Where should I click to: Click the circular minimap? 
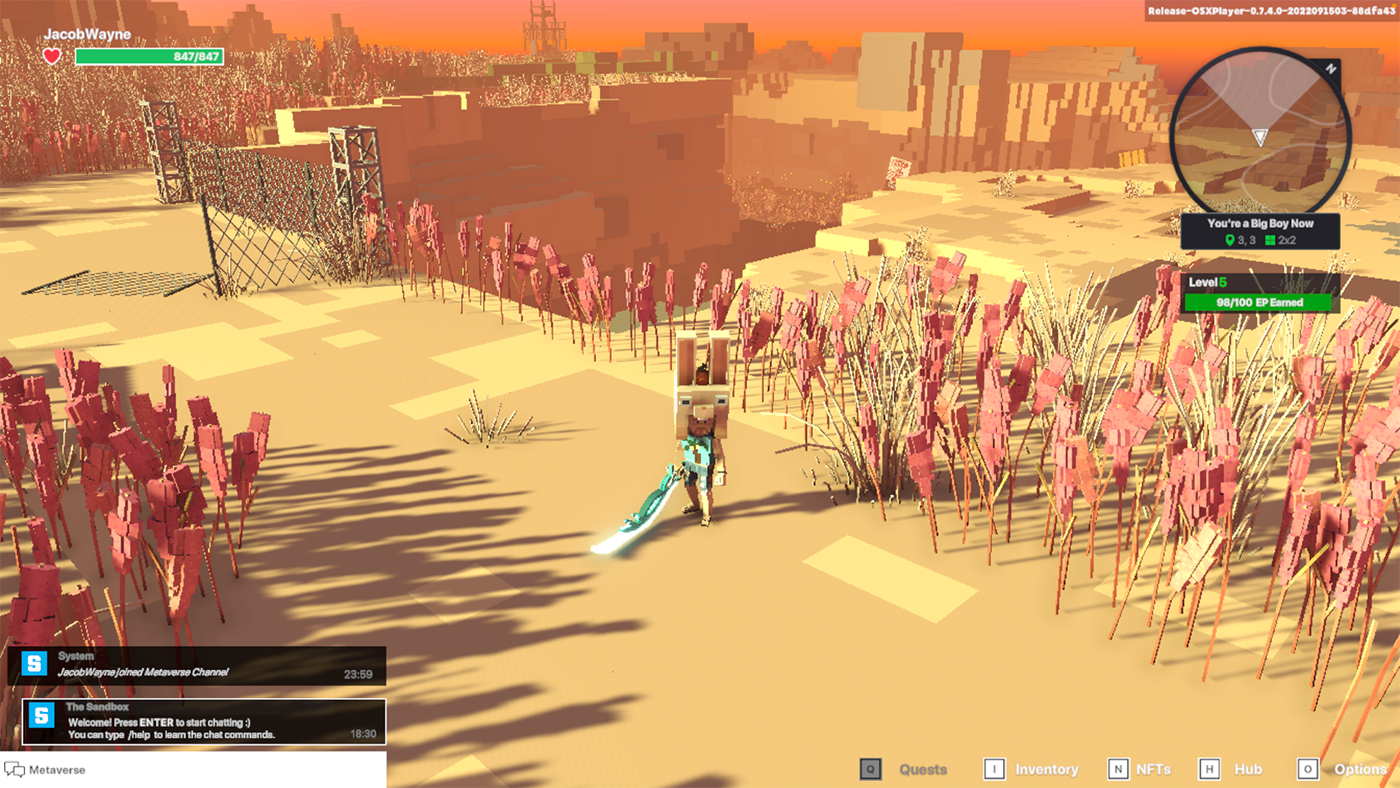coord(1259,131)
